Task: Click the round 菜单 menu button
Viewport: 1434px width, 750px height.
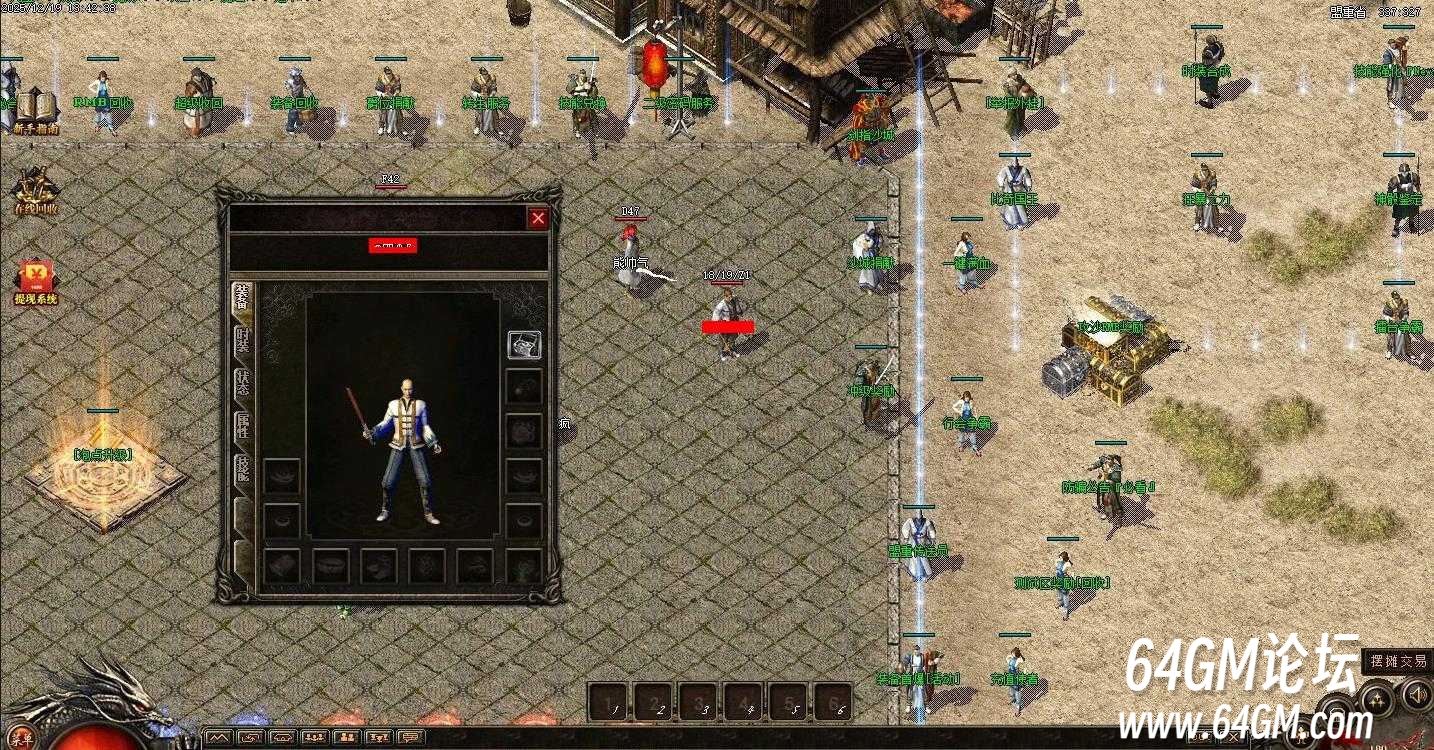Action: coord(21,740)
